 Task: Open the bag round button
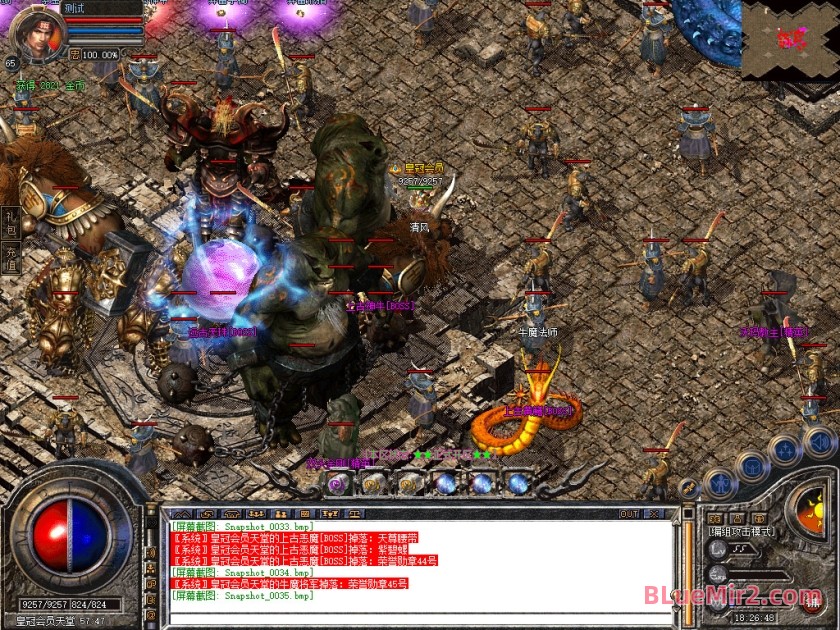752,466
